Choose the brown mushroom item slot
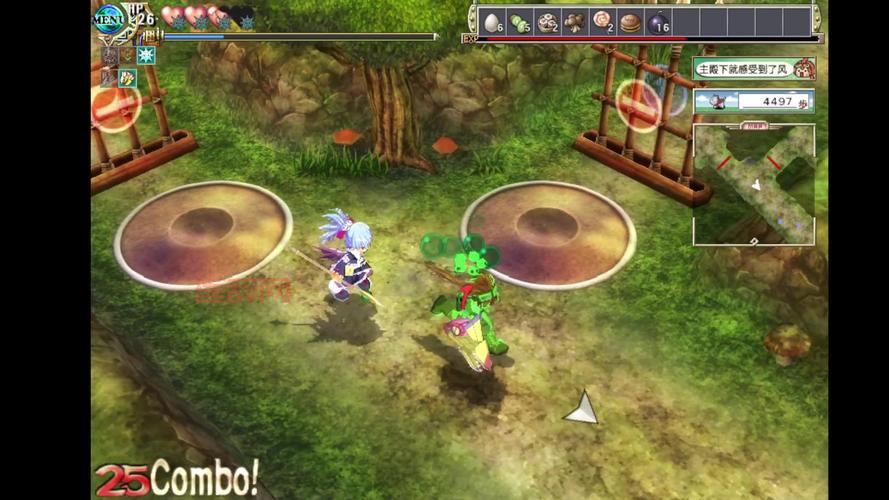 click(575, 22)
